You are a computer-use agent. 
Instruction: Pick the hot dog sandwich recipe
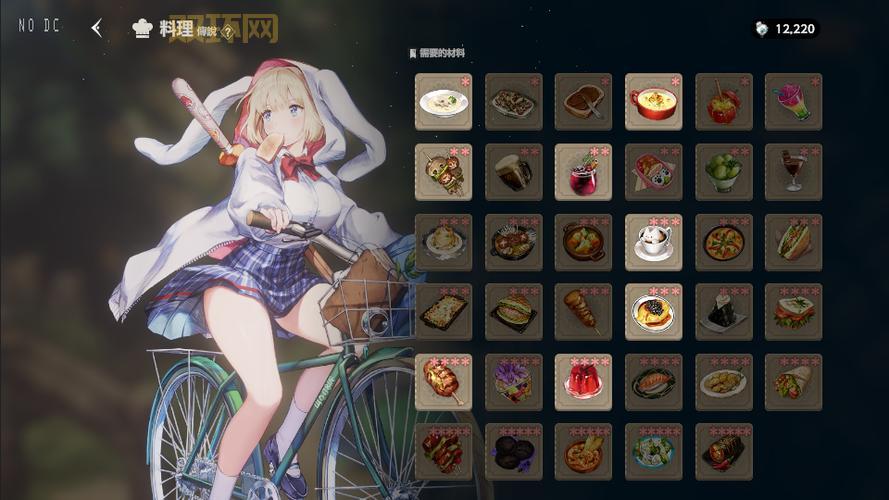[x=793, y=242]
